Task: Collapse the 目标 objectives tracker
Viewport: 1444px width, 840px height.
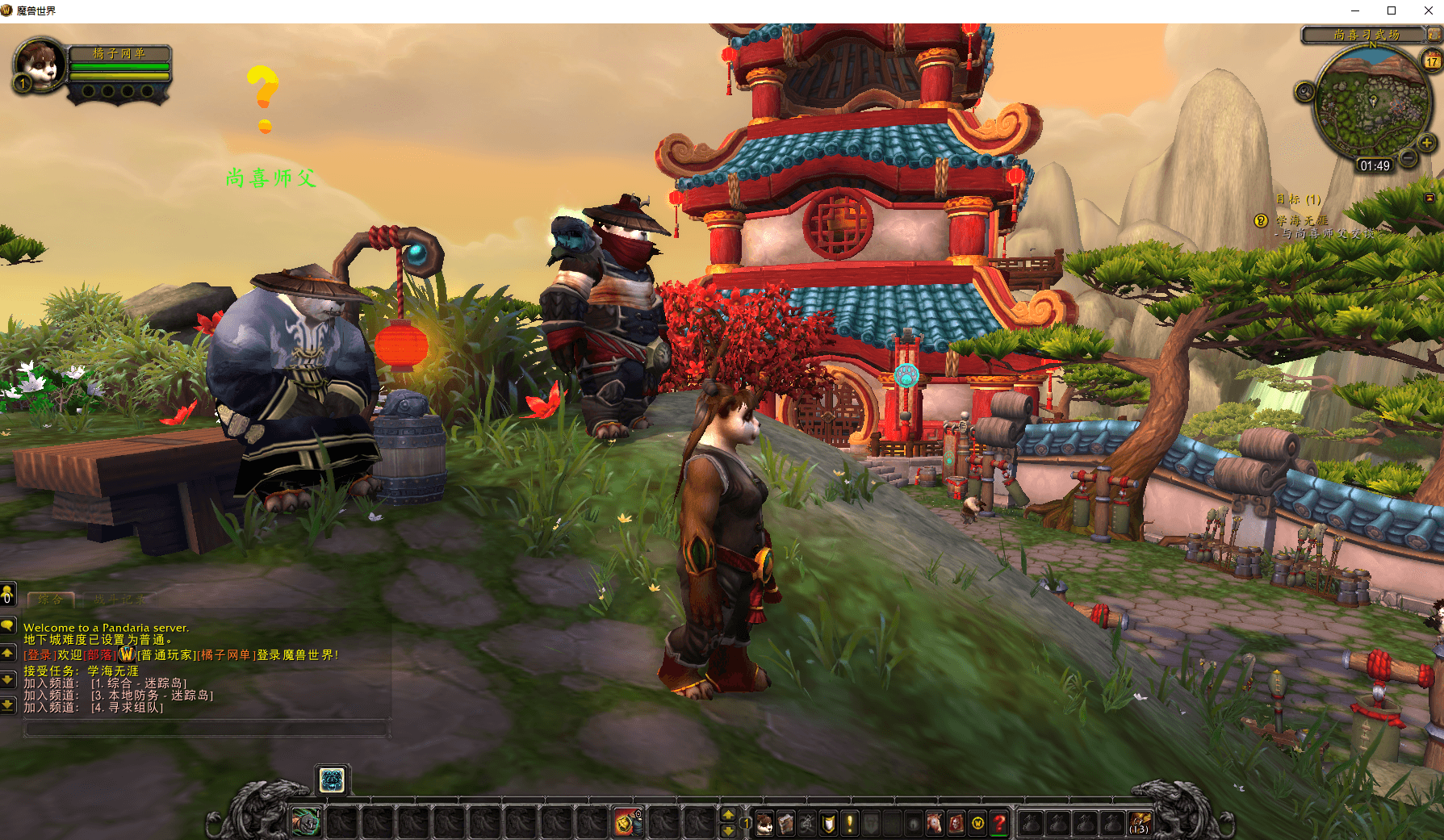Action: [x=1429, y=198]
